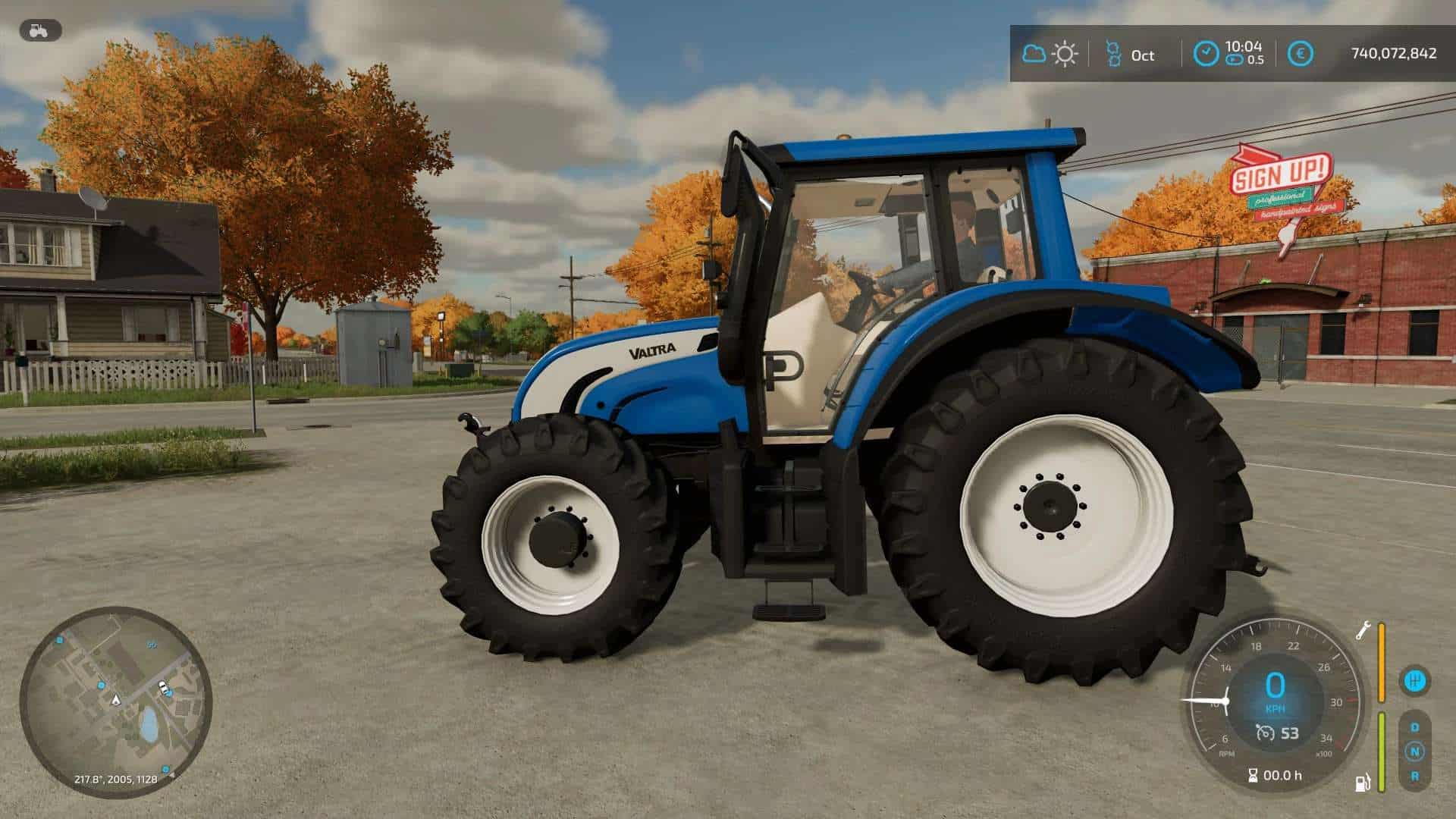Click the tractor icon badge

click(40, 30)
